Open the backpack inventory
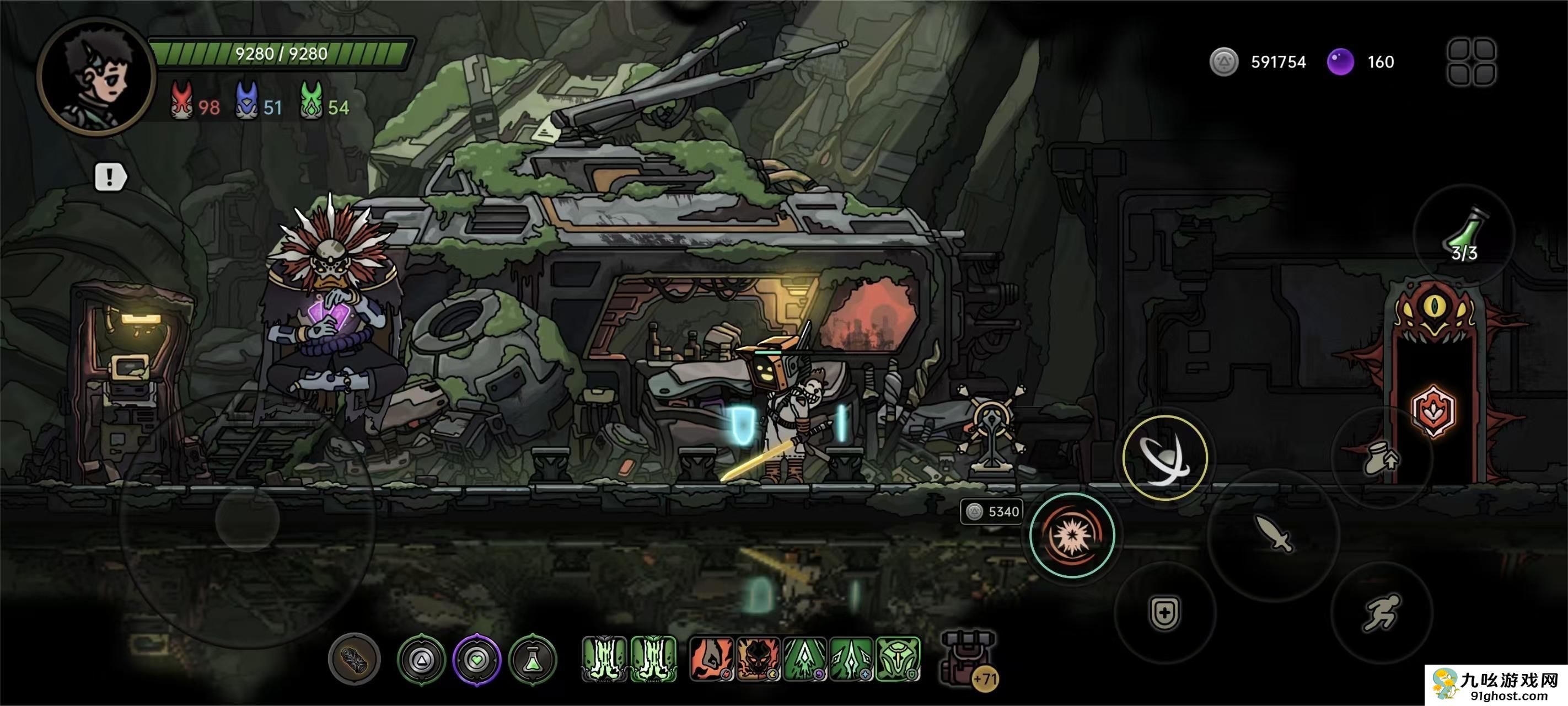The height and width of the screenshot is (706, 1568). pyautogui.click(x=966, y=658)
